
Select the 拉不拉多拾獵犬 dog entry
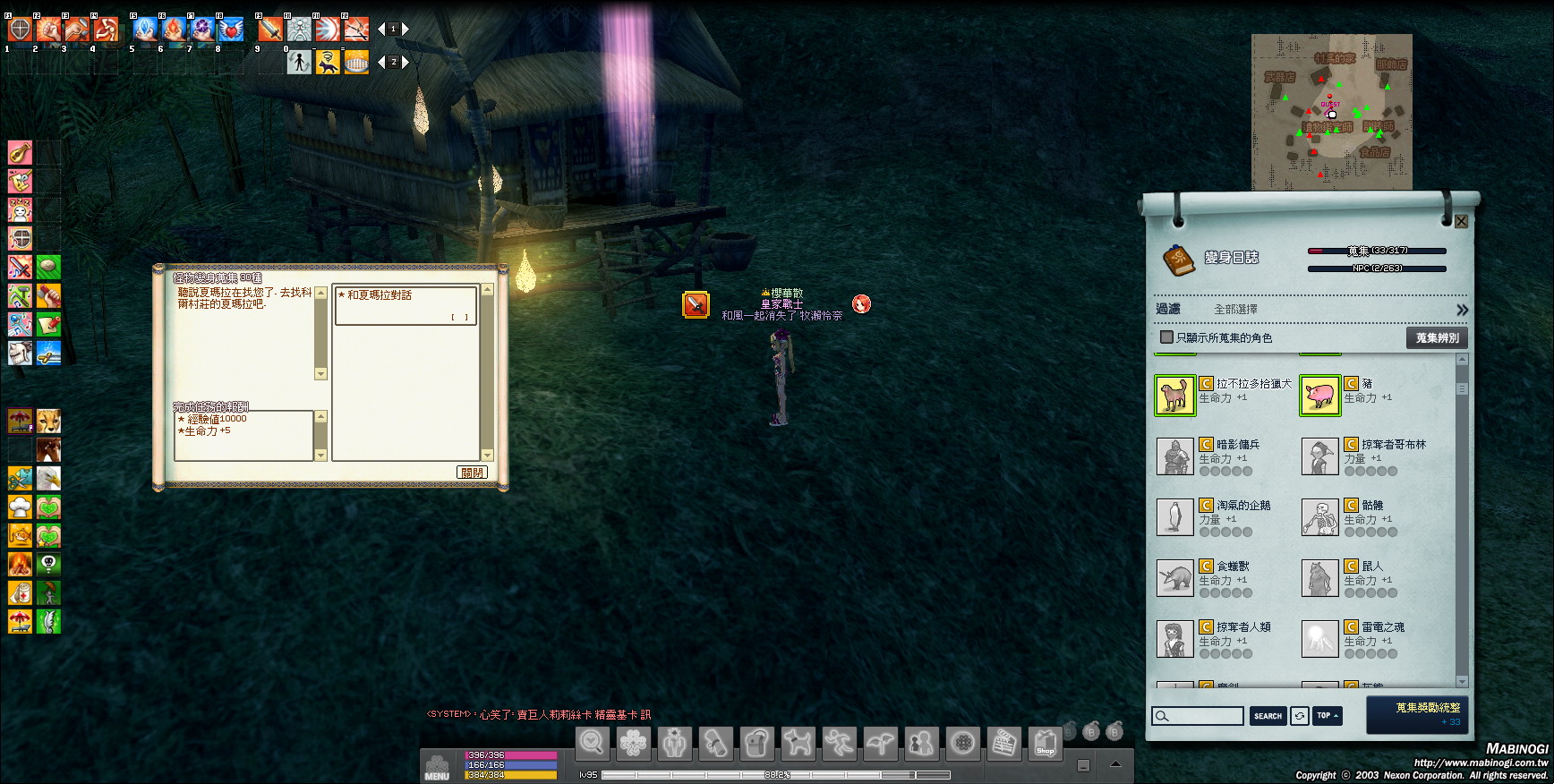pyautogui.click(x=1174, y=396)
